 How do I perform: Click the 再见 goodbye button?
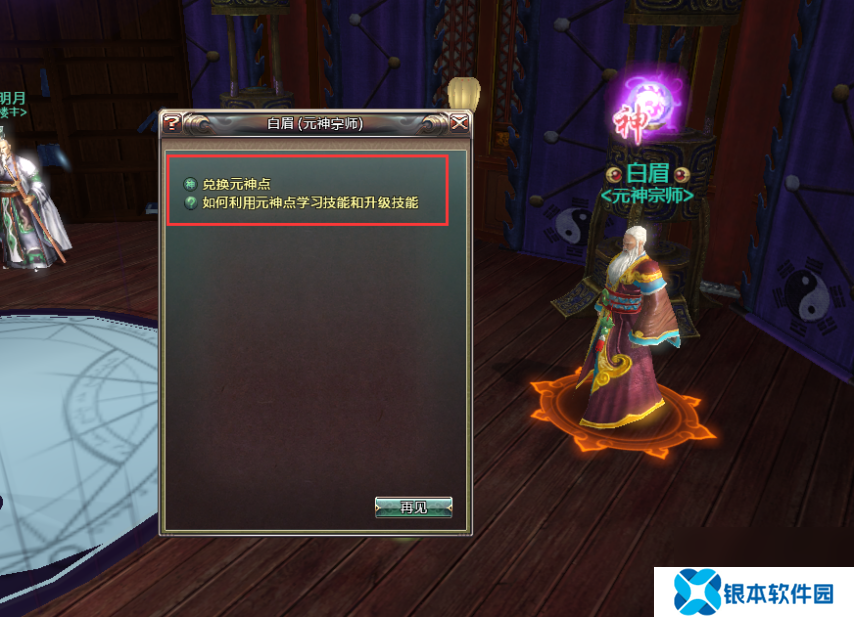[413, 507]
